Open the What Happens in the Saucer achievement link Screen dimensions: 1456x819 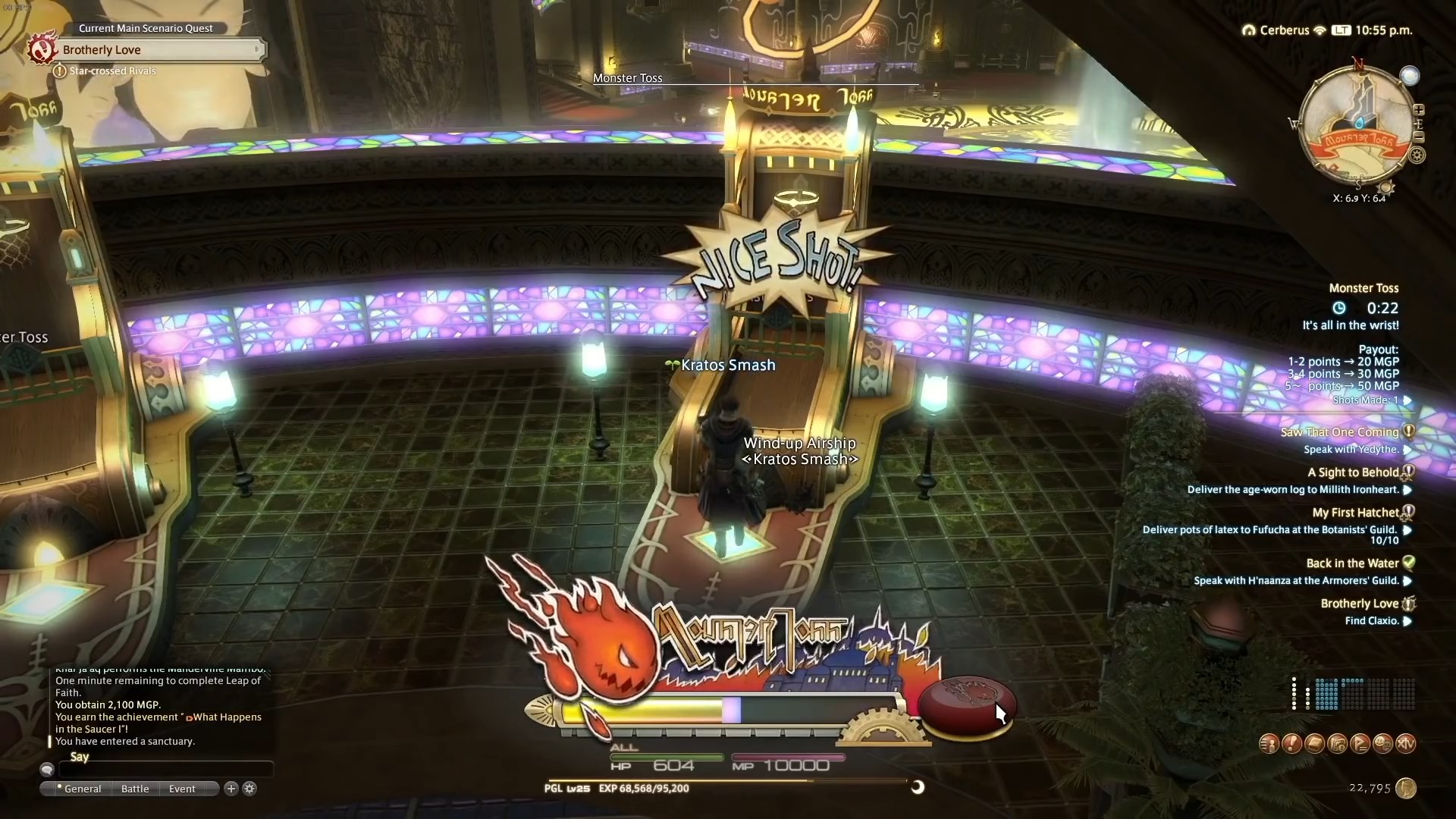click(x=224, y=717)
